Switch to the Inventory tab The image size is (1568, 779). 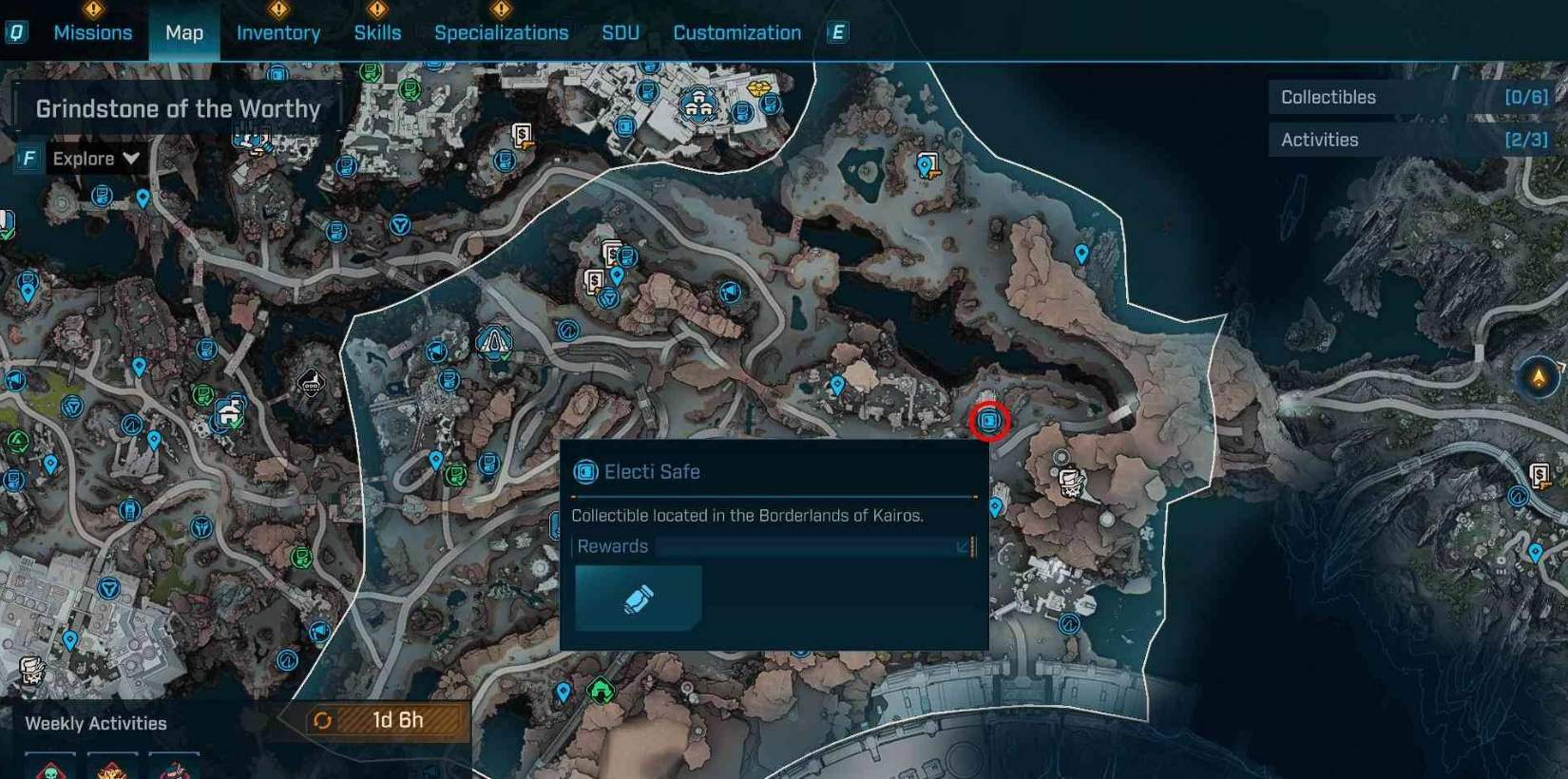click(278, 31)
